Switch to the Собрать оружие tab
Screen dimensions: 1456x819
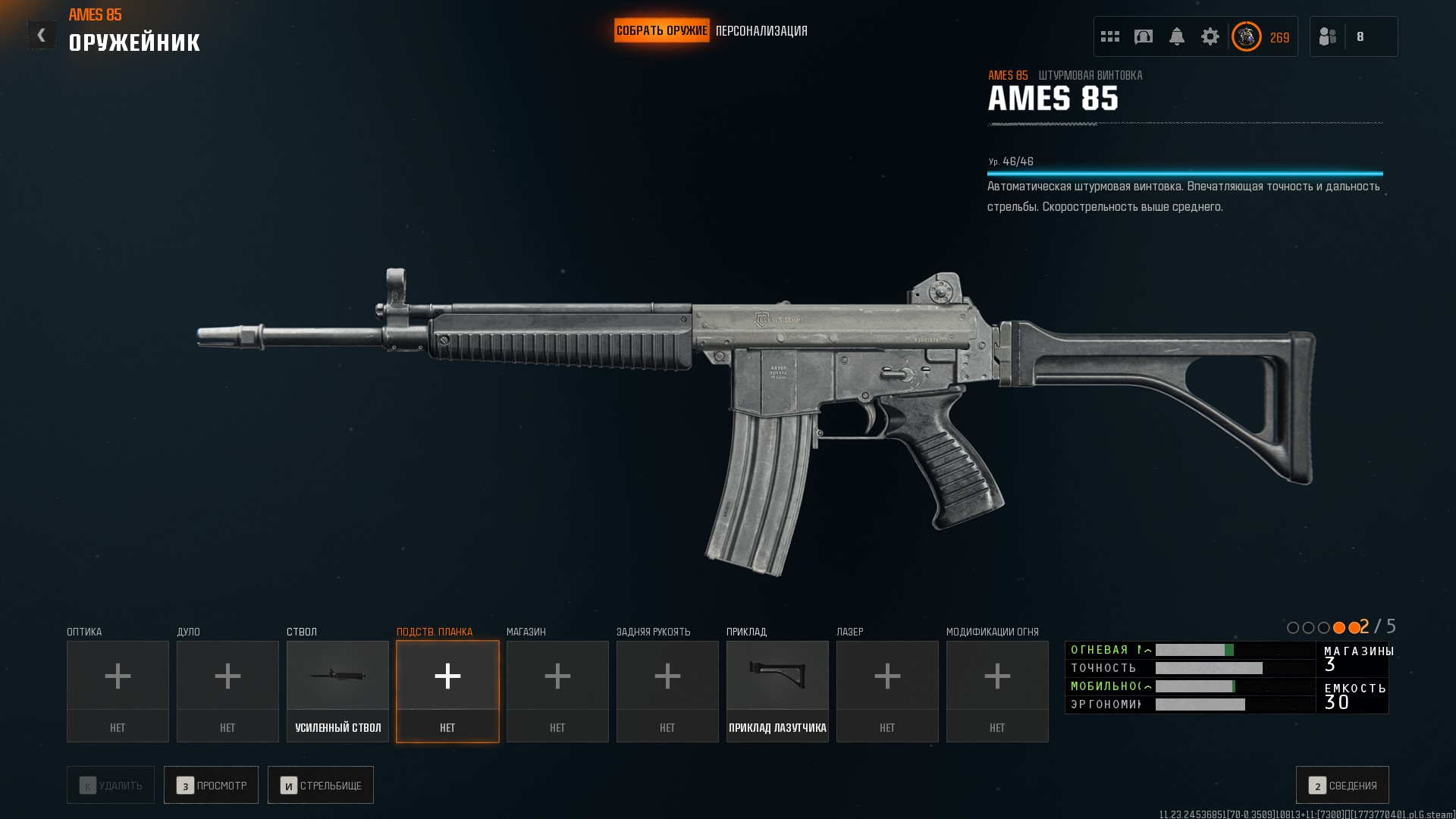coord(661,31)
